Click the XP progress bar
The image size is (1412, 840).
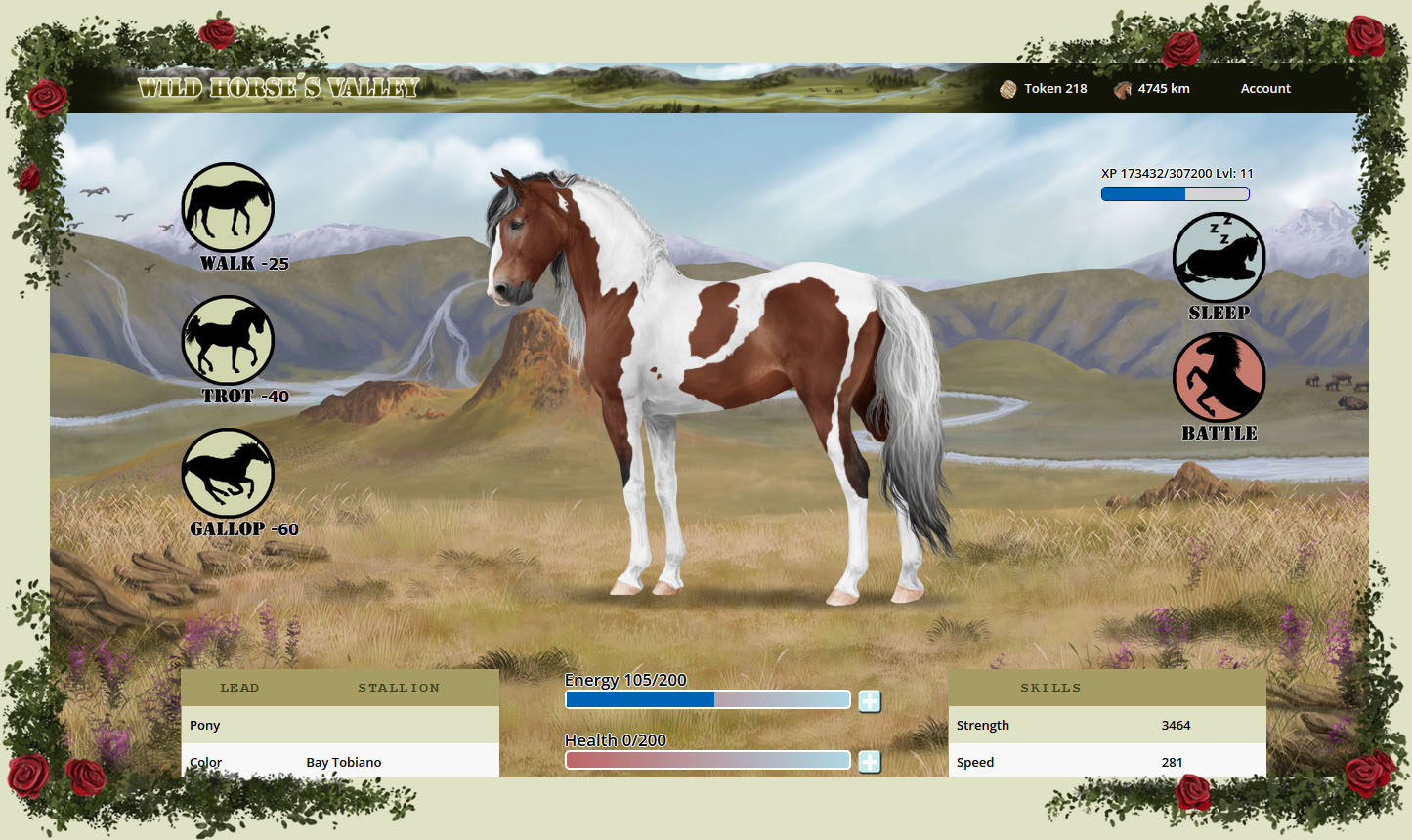point(1175,193)
